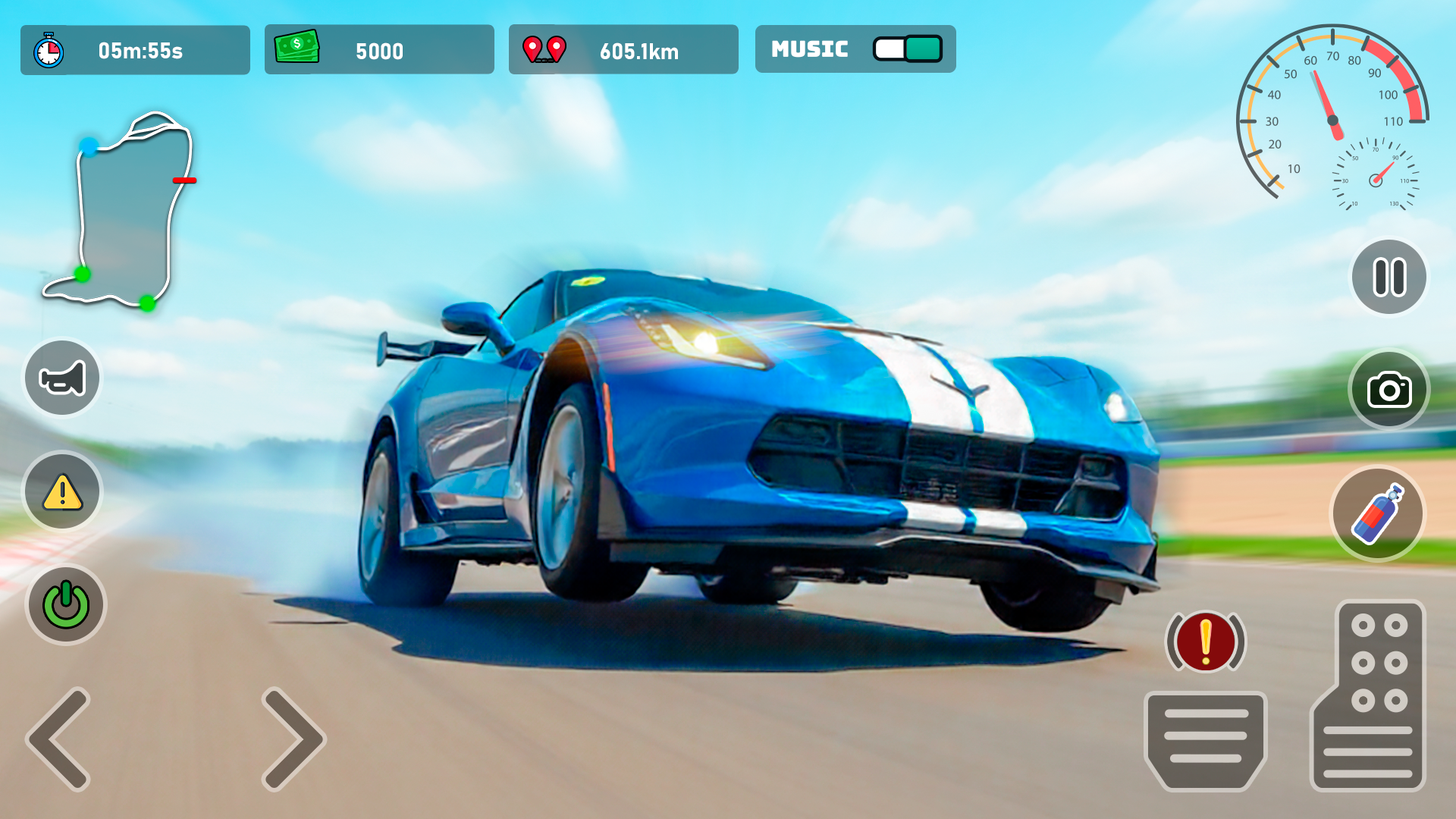This screenshot has height=819, width=1456.
Task: Turn on the hazard warning lights
Action: [62, 491]
